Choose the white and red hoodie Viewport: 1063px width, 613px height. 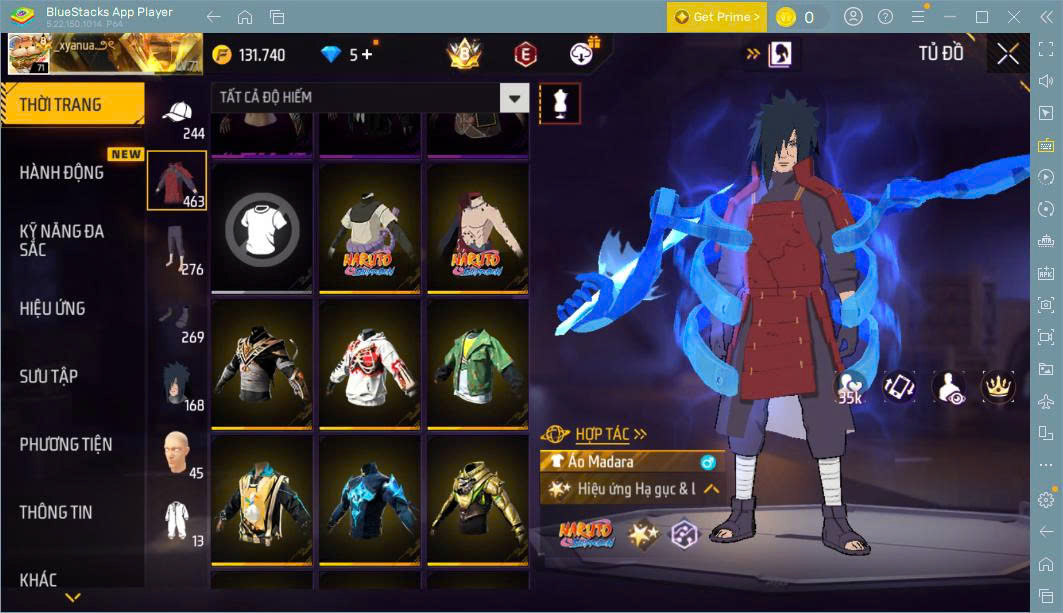369,362
